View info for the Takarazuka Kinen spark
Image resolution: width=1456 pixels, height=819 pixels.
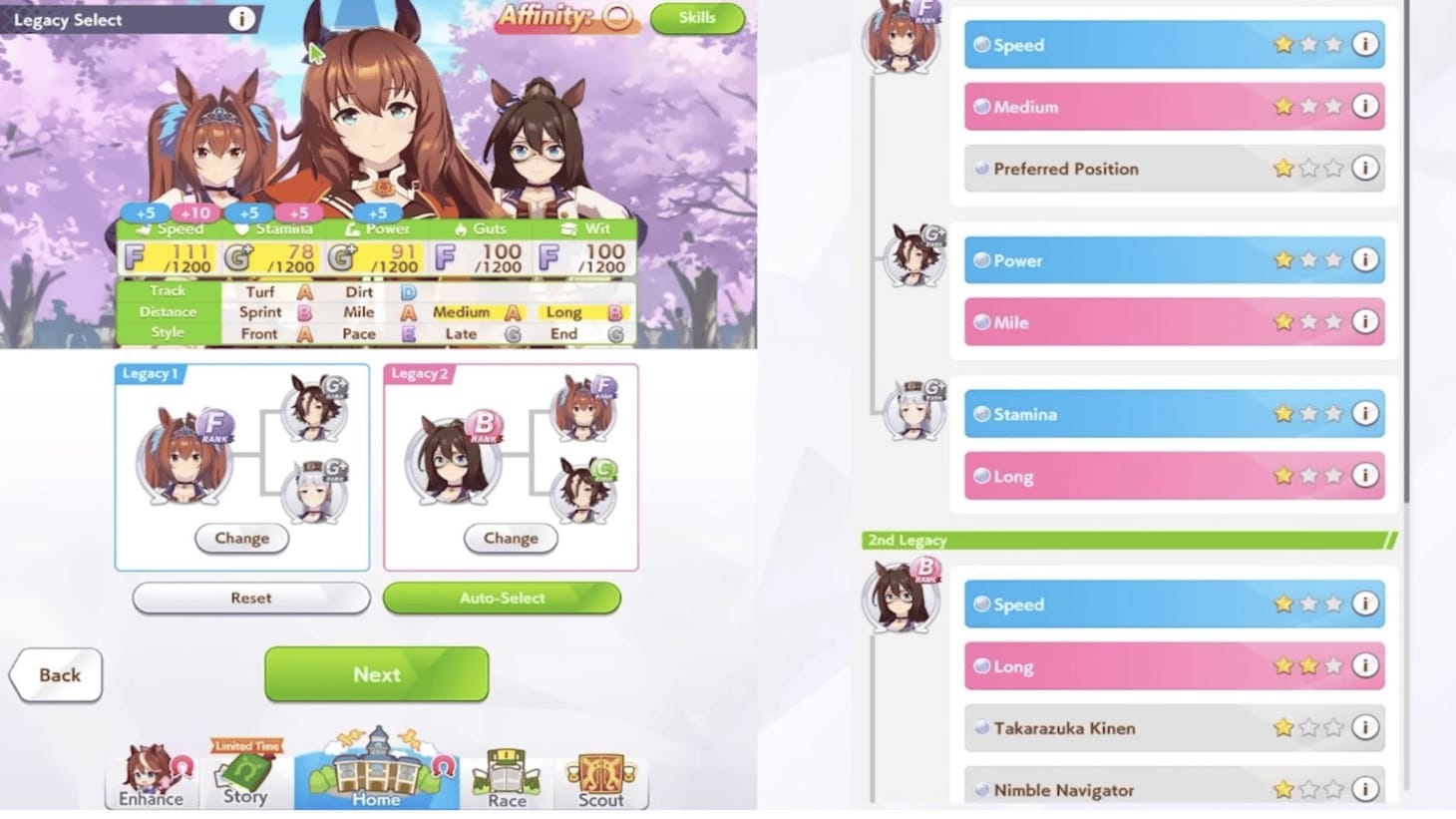[1365, 728]
